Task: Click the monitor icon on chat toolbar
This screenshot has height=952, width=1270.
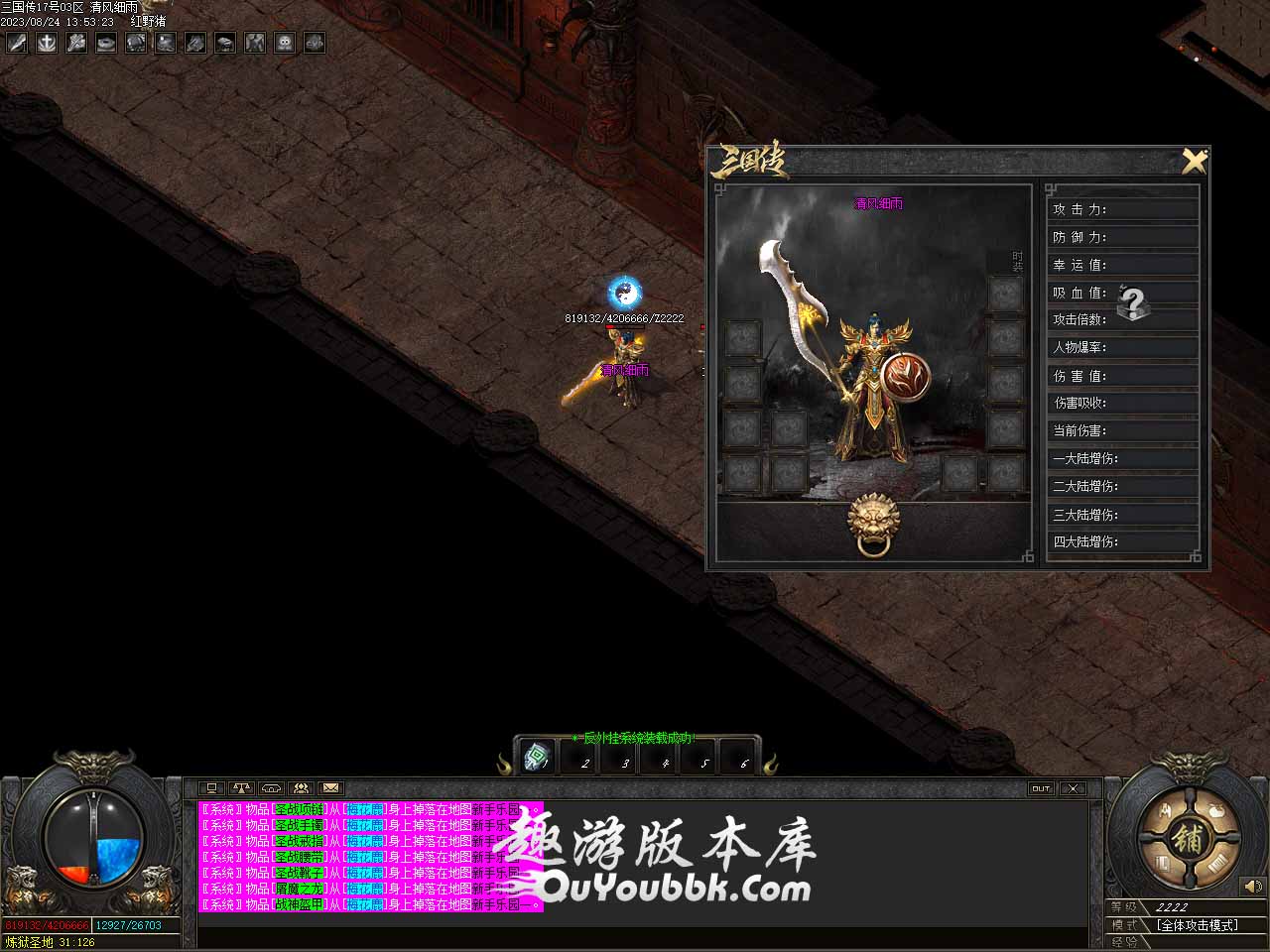Action: (211, 788)
